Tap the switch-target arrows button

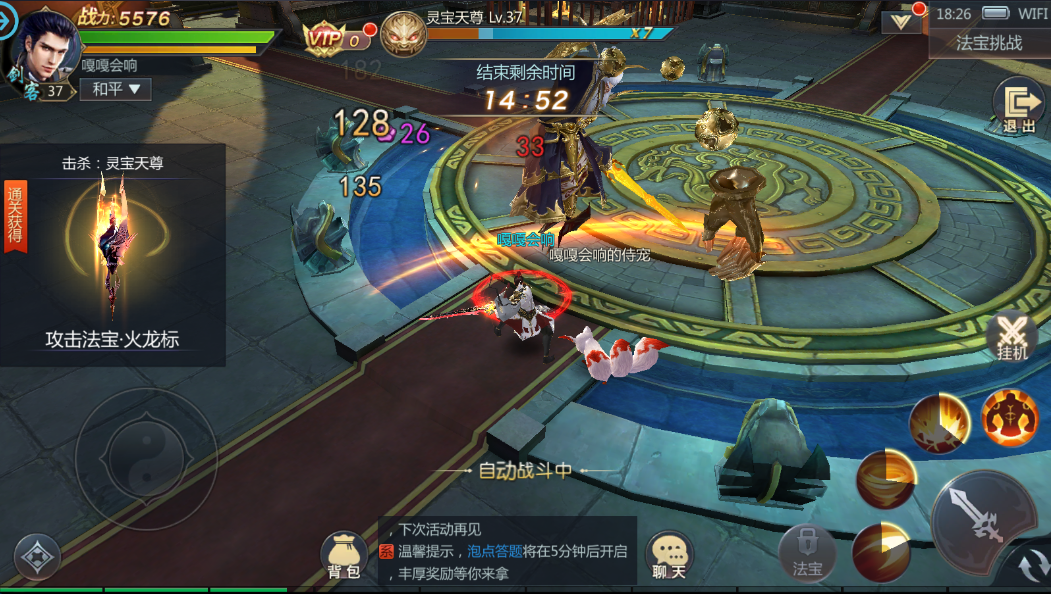[x=1029, y=568]
